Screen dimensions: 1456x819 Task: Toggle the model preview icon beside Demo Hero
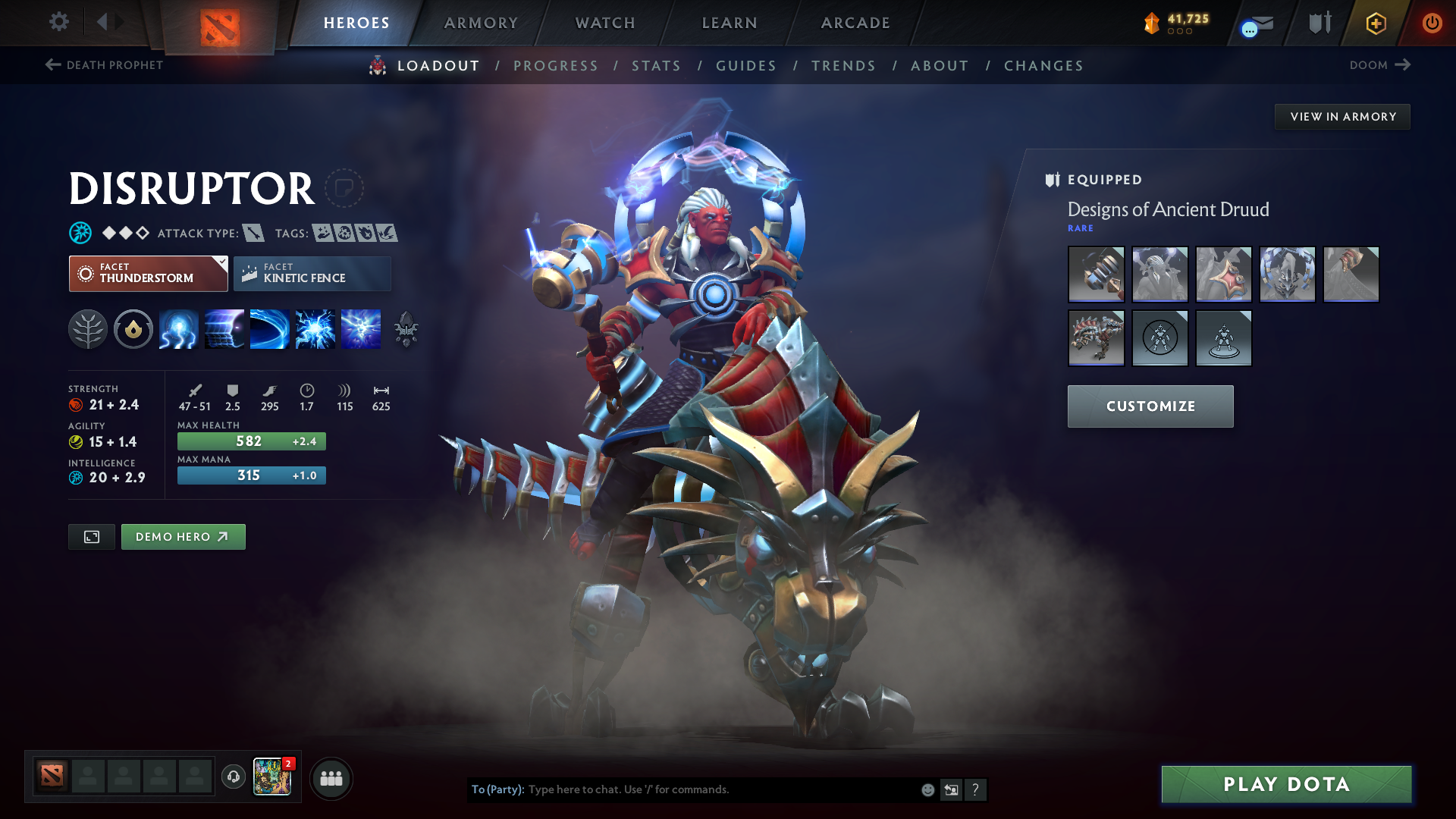(x=91, y=536)
